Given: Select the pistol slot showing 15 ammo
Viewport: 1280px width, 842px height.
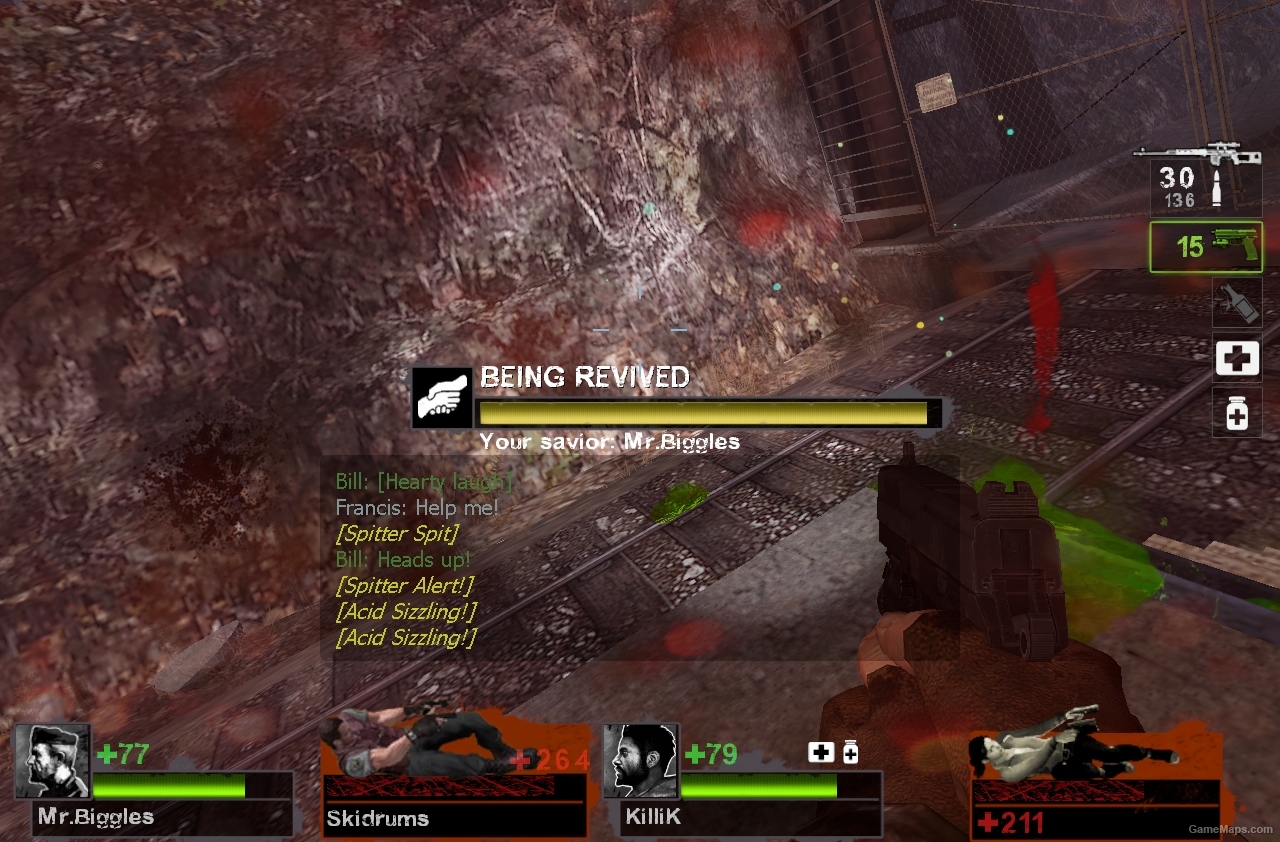Looking at the screenshot, I should [1205, 248].
